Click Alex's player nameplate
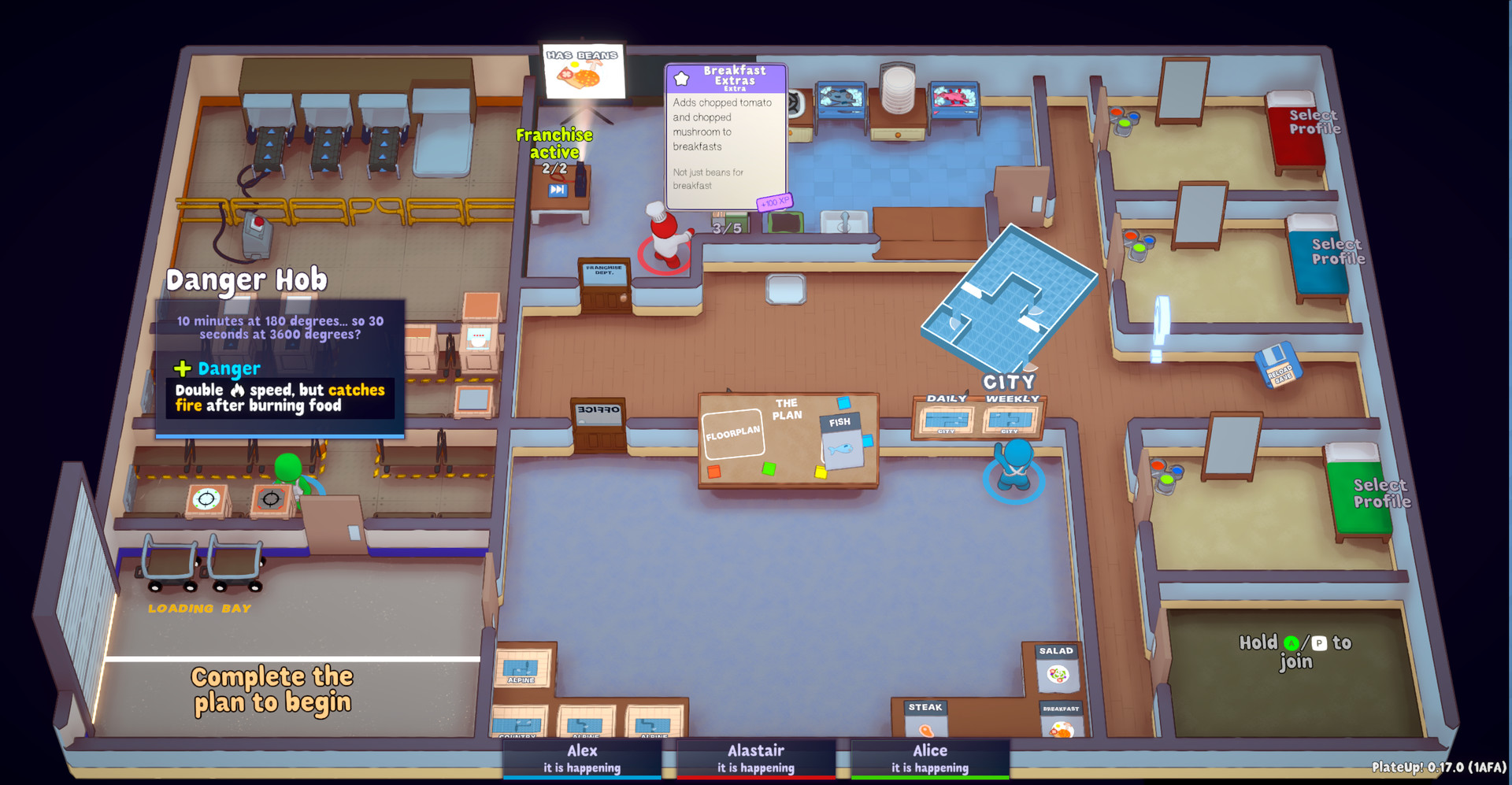The image size is (1512, 785). 583,757
